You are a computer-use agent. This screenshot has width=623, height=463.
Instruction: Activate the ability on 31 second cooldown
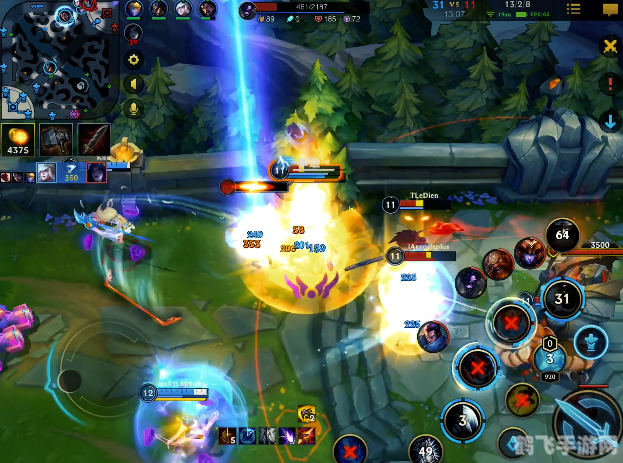pyautogui.click(x=562, y=298)
